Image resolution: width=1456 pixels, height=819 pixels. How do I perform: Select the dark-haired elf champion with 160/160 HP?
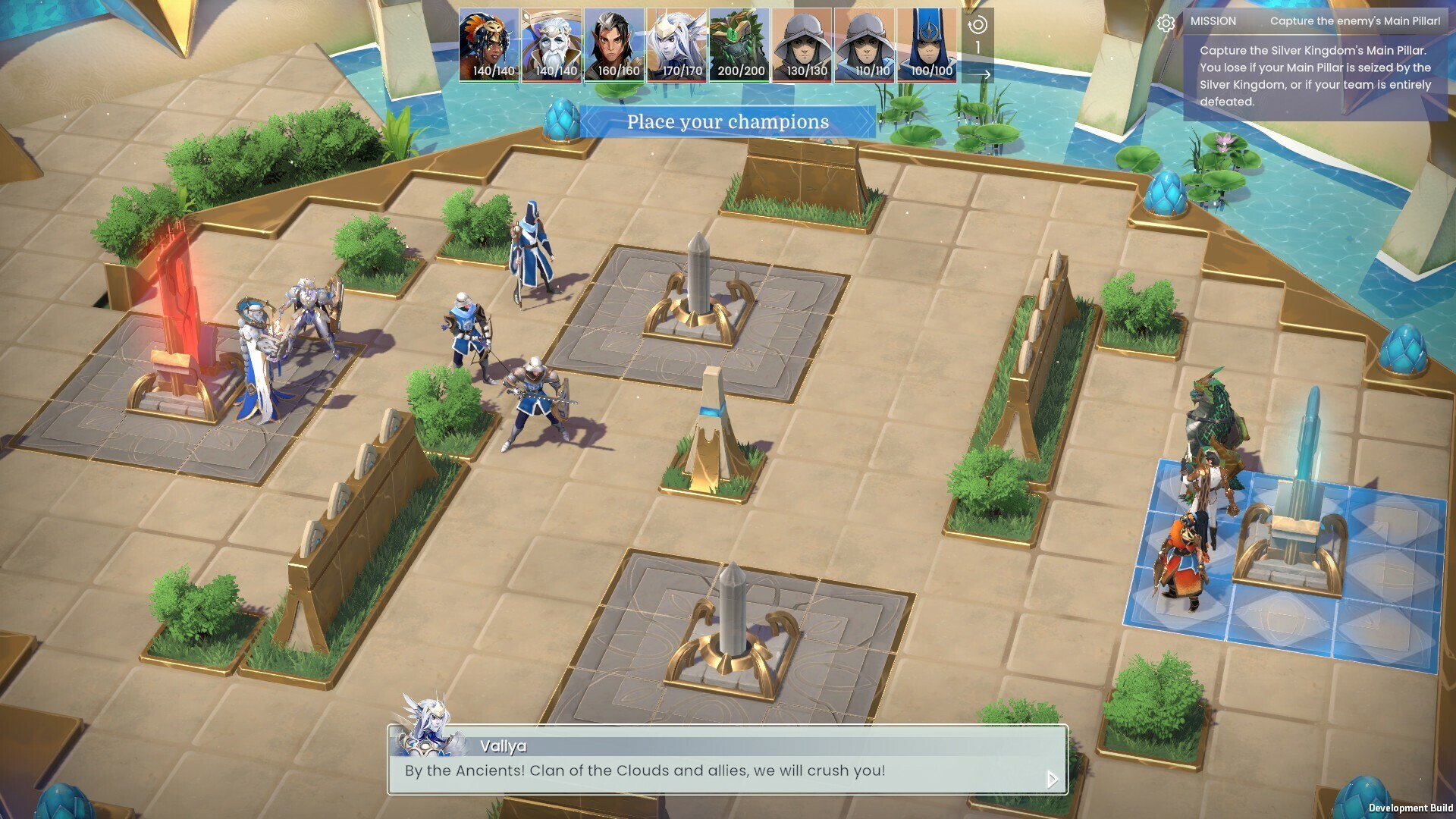click(615, 42)
